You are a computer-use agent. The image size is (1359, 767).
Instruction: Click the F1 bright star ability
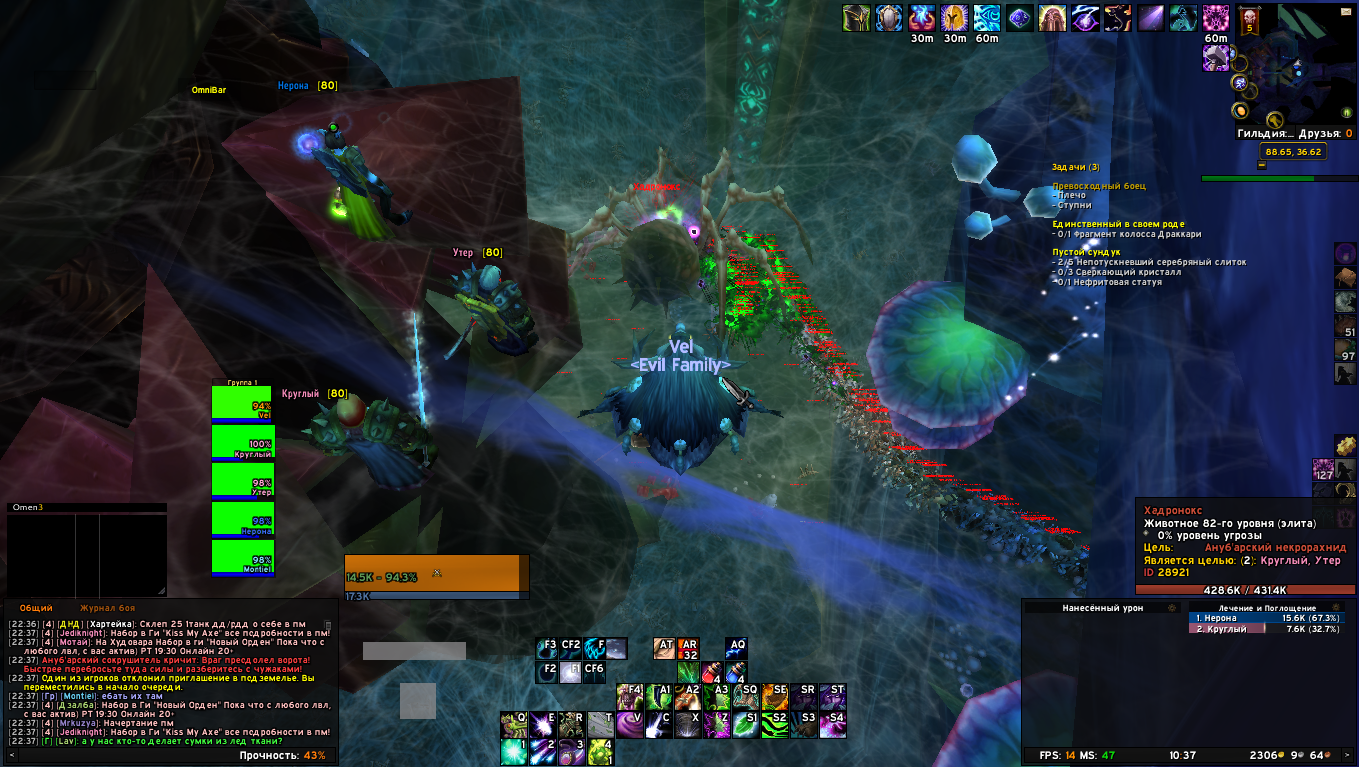point(570,672)
